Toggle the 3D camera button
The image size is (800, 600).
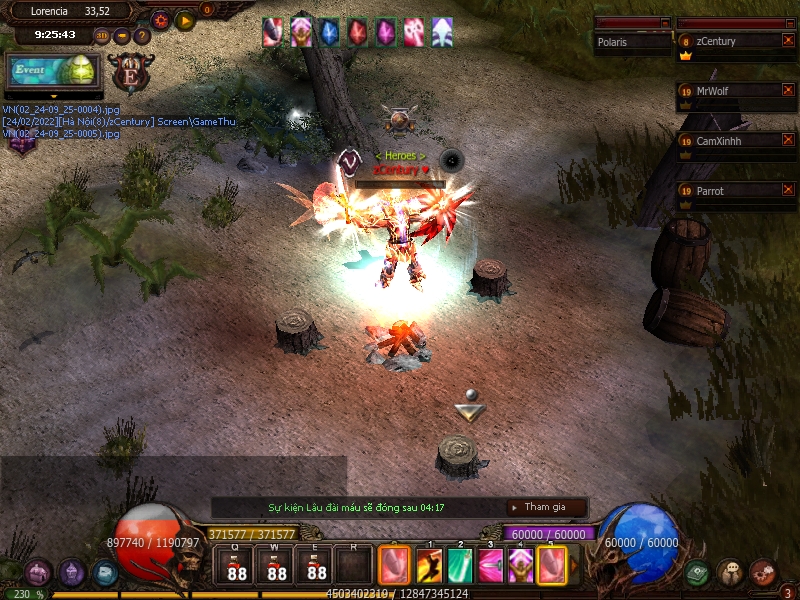tap(102, 36)
